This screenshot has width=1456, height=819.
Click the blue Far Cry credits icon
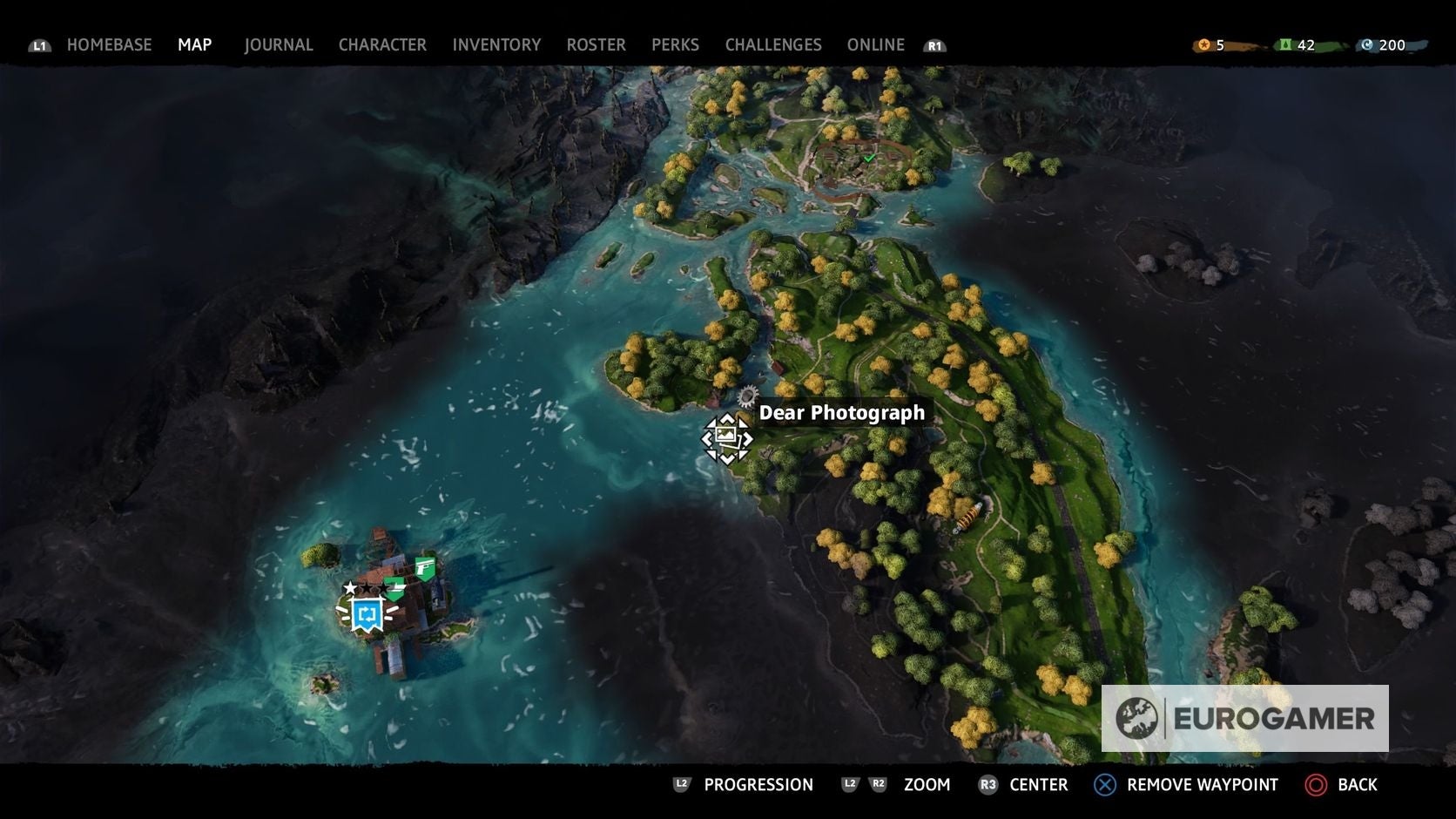[x=1368, y=44]
